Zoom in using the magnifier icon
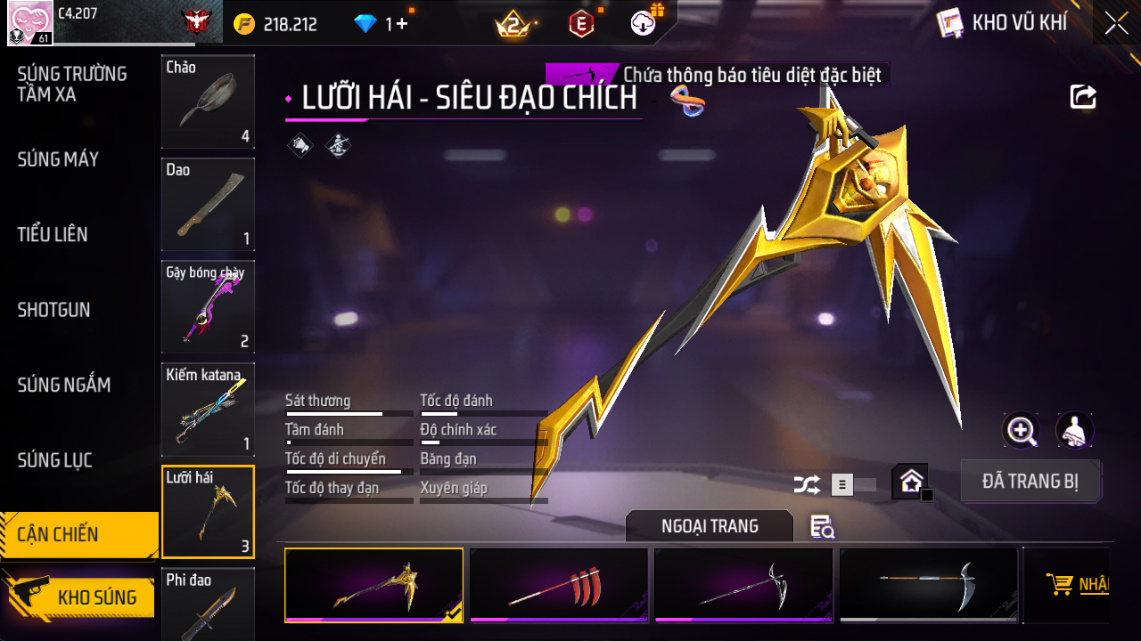 click(x=1021, y=431)
